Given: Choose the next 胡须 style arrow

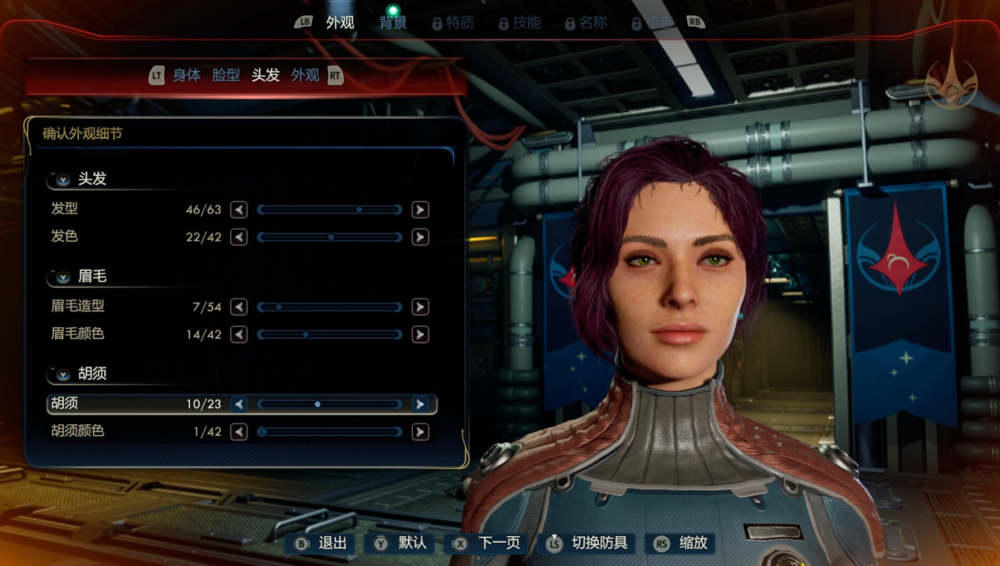Looking at the screenshot, I should pos(420,404).
